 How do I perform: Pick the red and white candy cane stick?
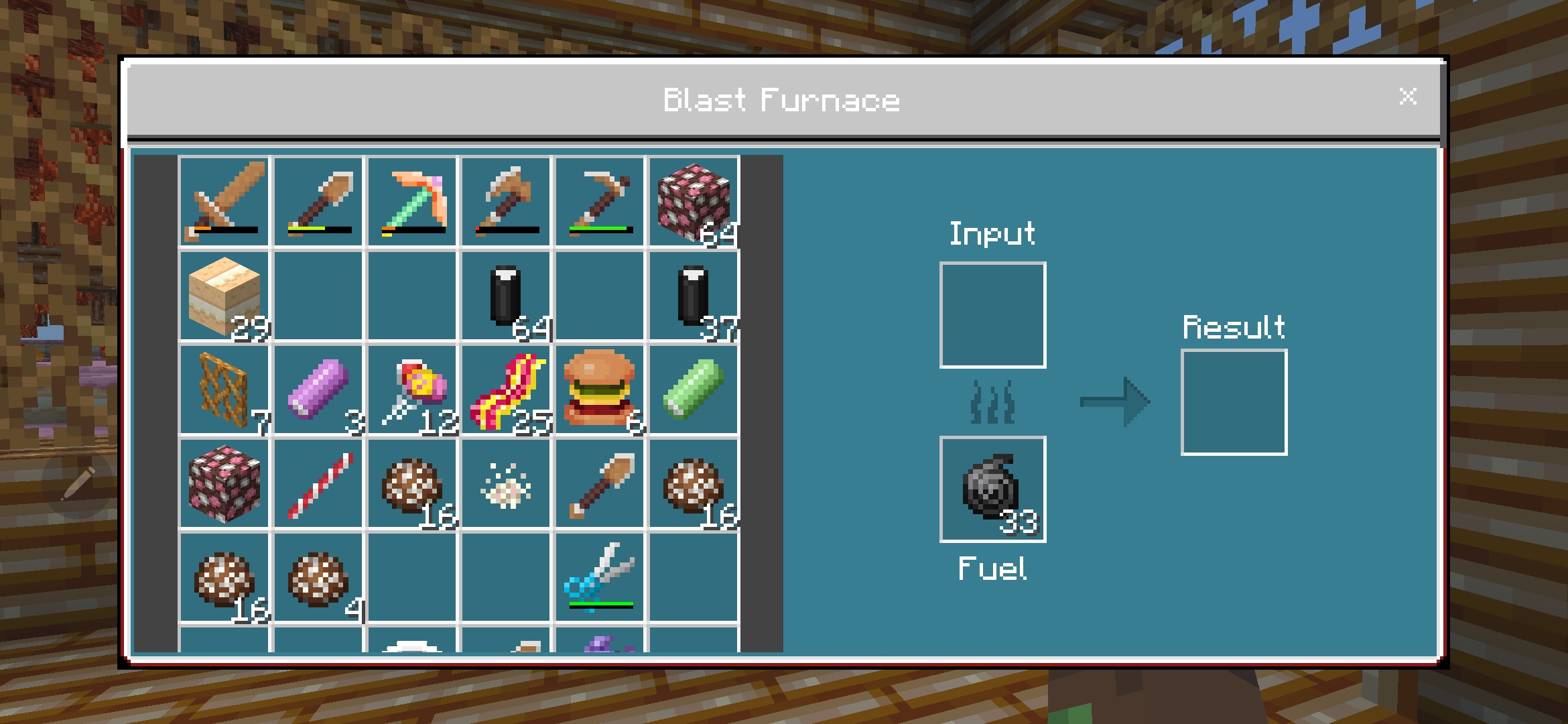[x=318, y=484]
